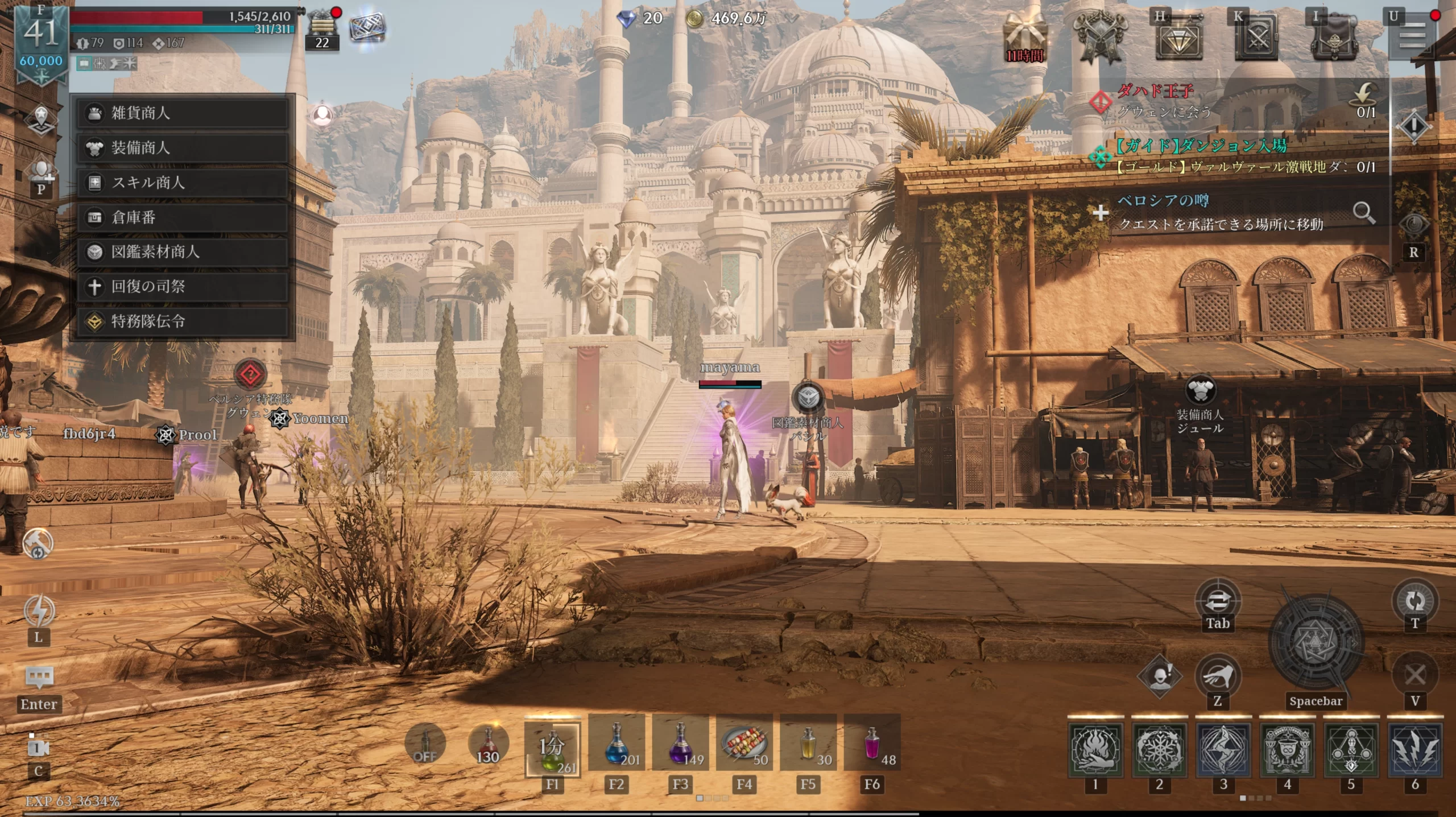
Task: Track the ダハド王子 quest
Action: click(x=1155, y=101)
